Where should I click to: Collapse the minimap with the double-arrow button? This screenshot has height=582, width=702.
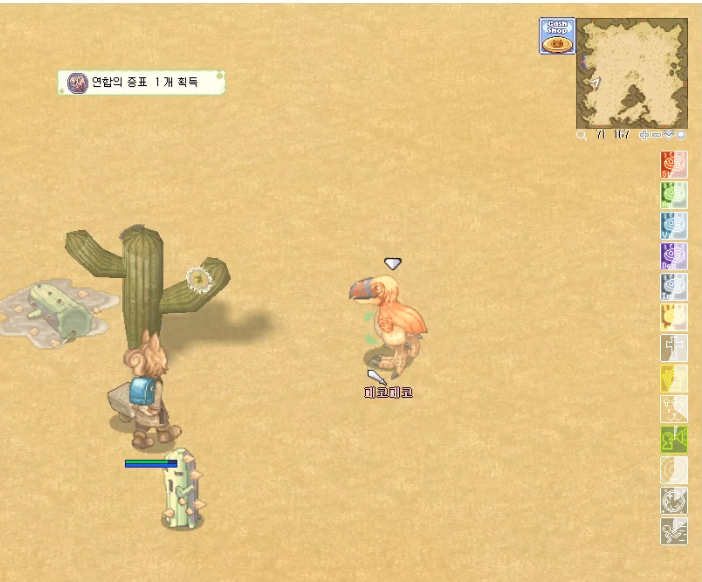(668, 134)
